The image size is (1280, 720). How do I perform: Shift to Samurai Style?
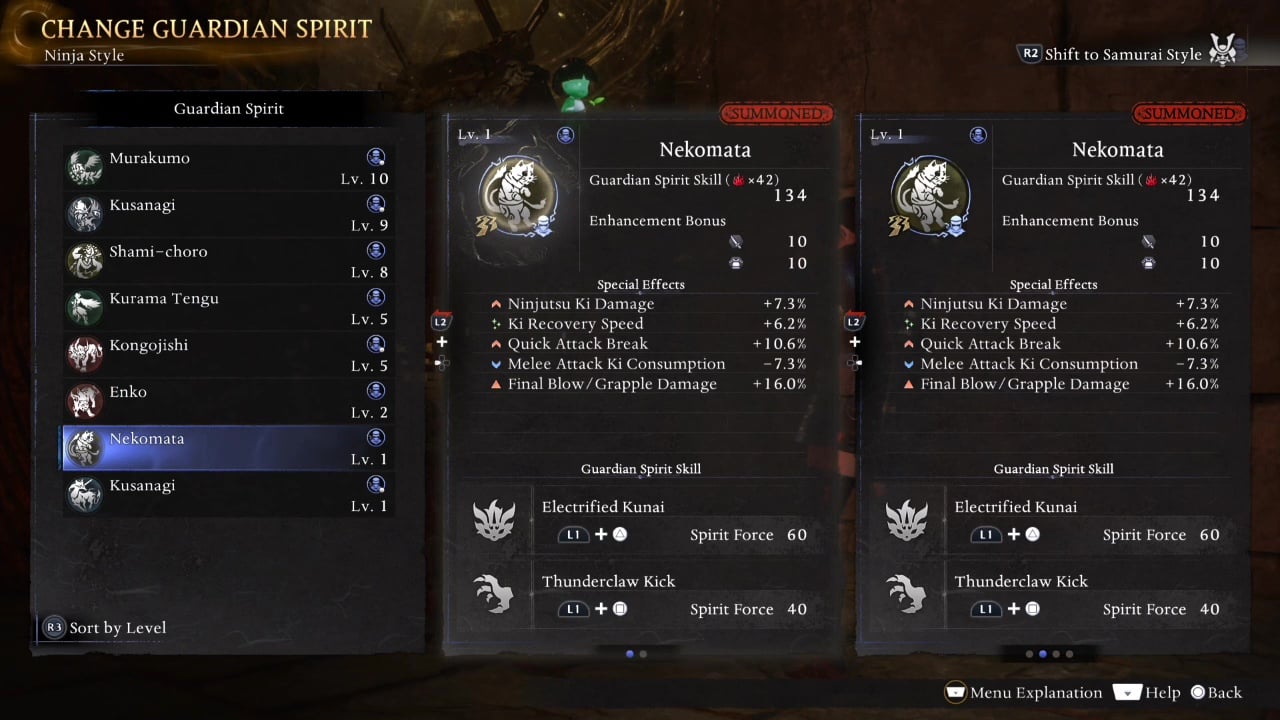(x=1111, y=54)
